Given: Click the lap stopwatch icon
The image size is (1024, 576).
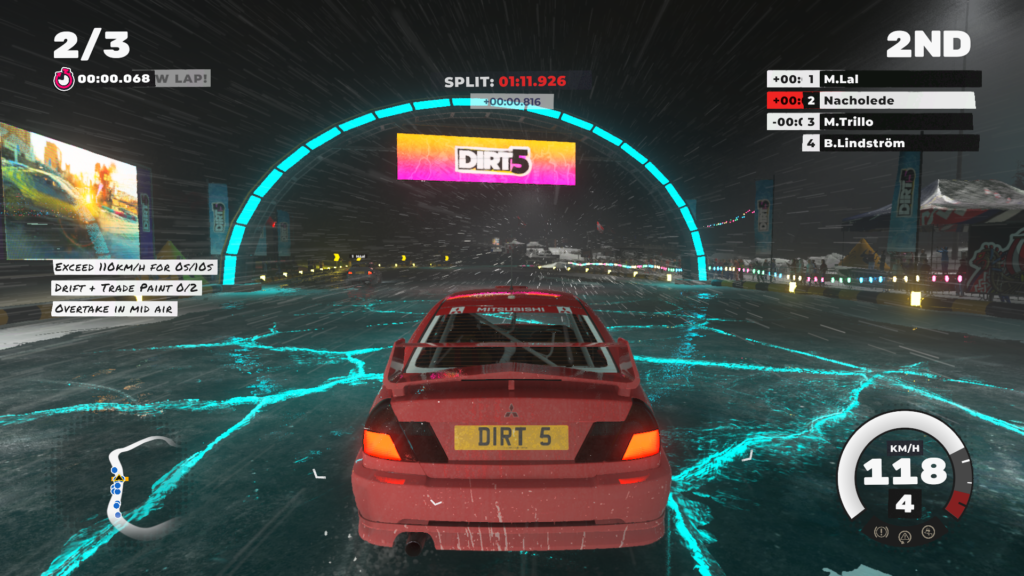Looking at the screenshot, I should [64, 79].
